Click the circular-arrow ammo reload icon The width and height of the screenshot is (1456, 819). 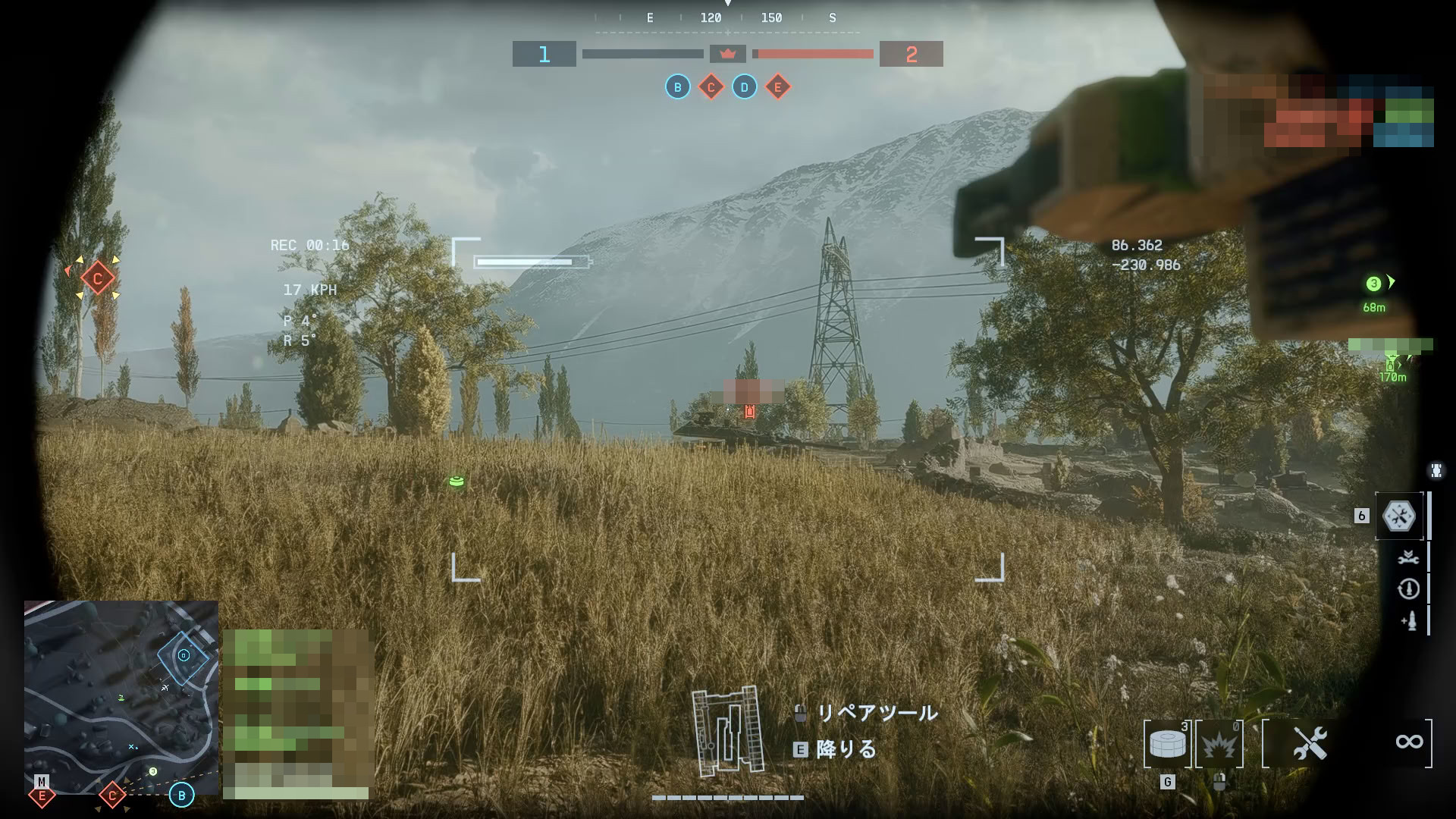pos(1408,589)
